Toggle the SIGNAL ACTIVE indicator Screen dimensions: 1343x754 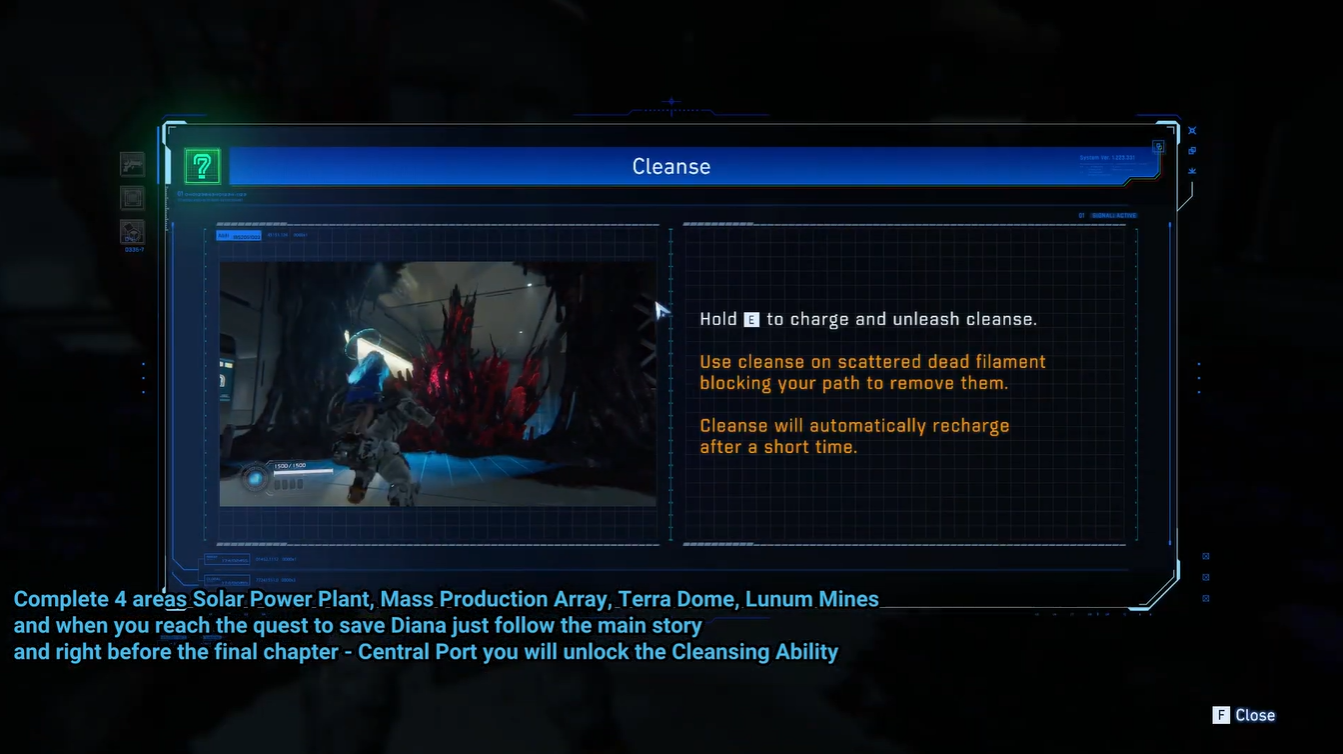coord(1113,215)
